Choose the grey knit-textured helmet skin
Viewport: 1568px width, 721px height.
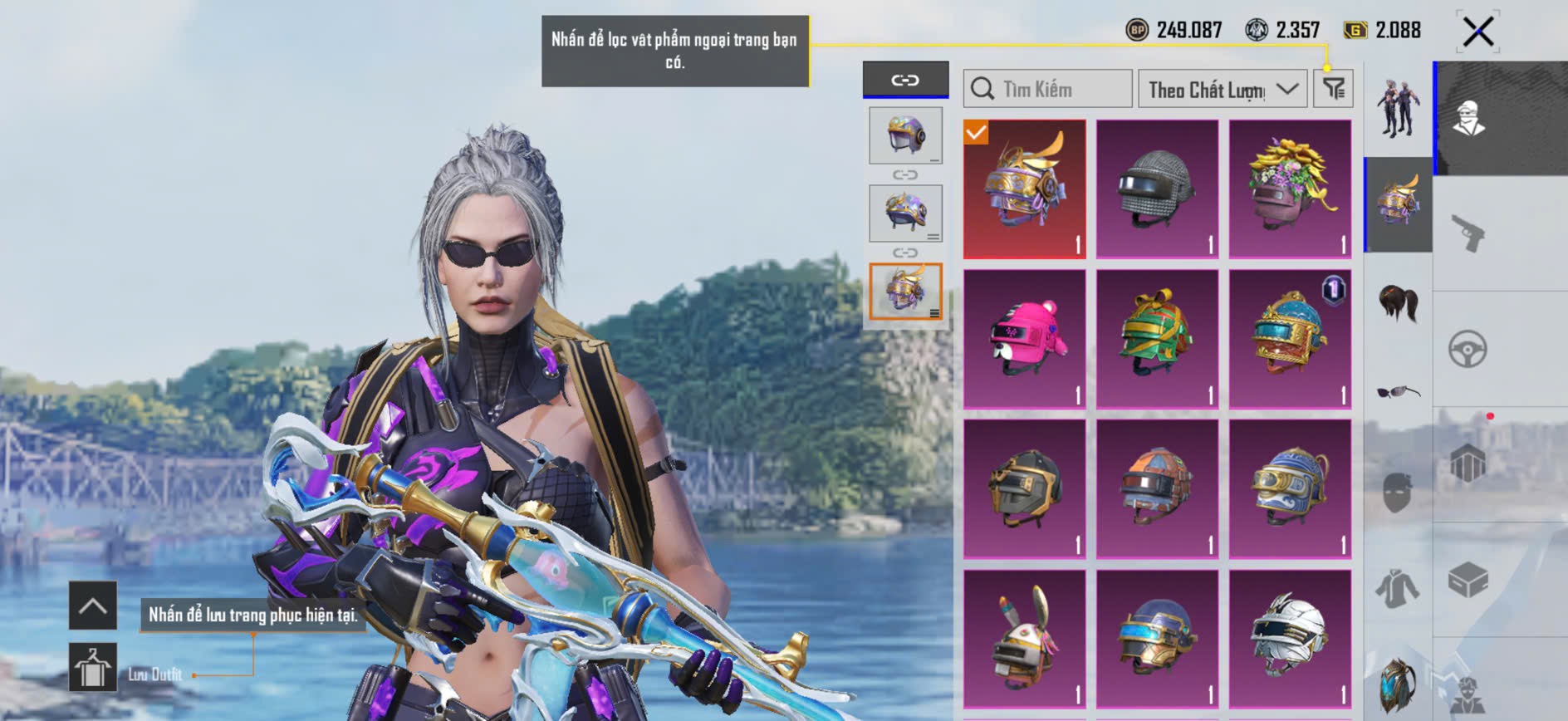[x=1157, y=189]
